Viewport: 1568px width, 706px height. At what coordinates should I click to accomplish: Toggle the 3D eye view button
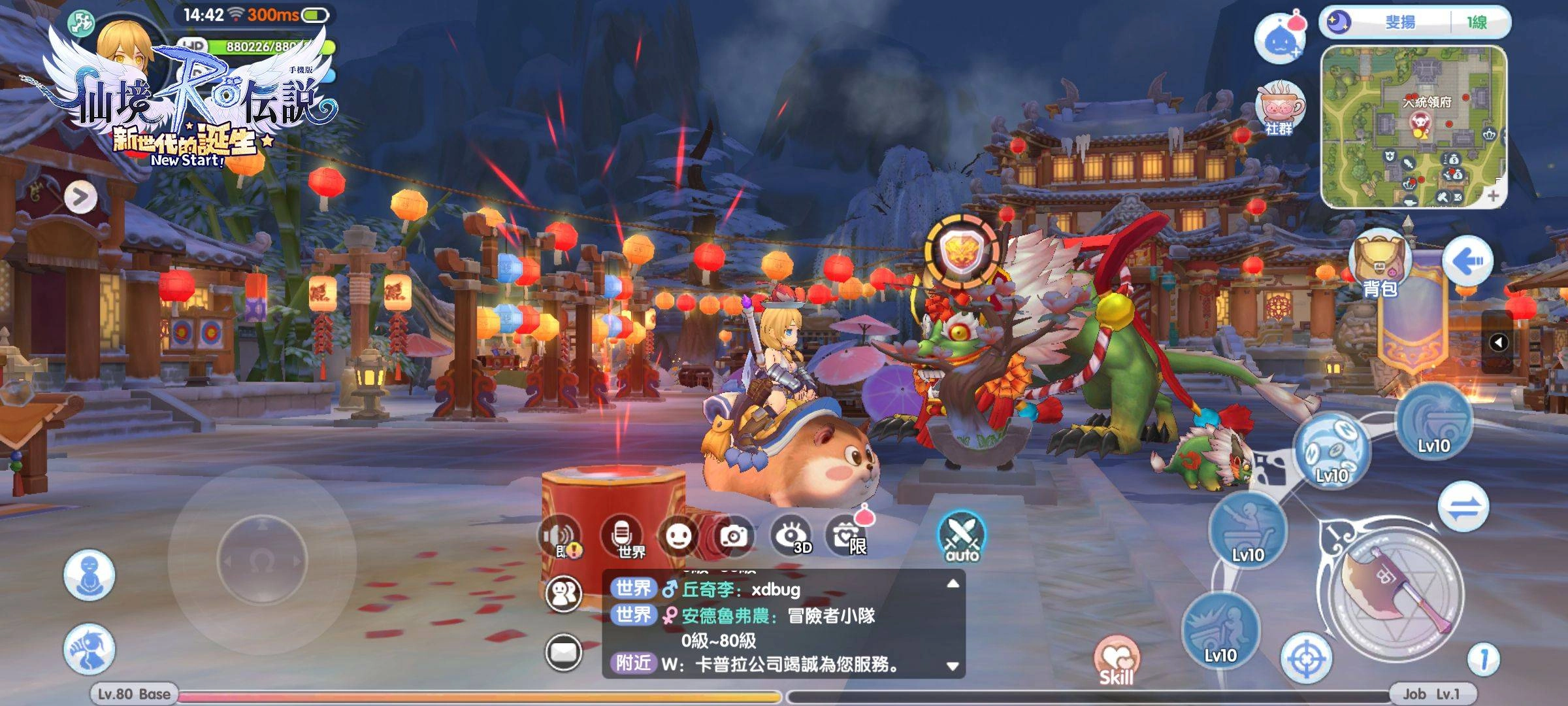pos(791,537)
